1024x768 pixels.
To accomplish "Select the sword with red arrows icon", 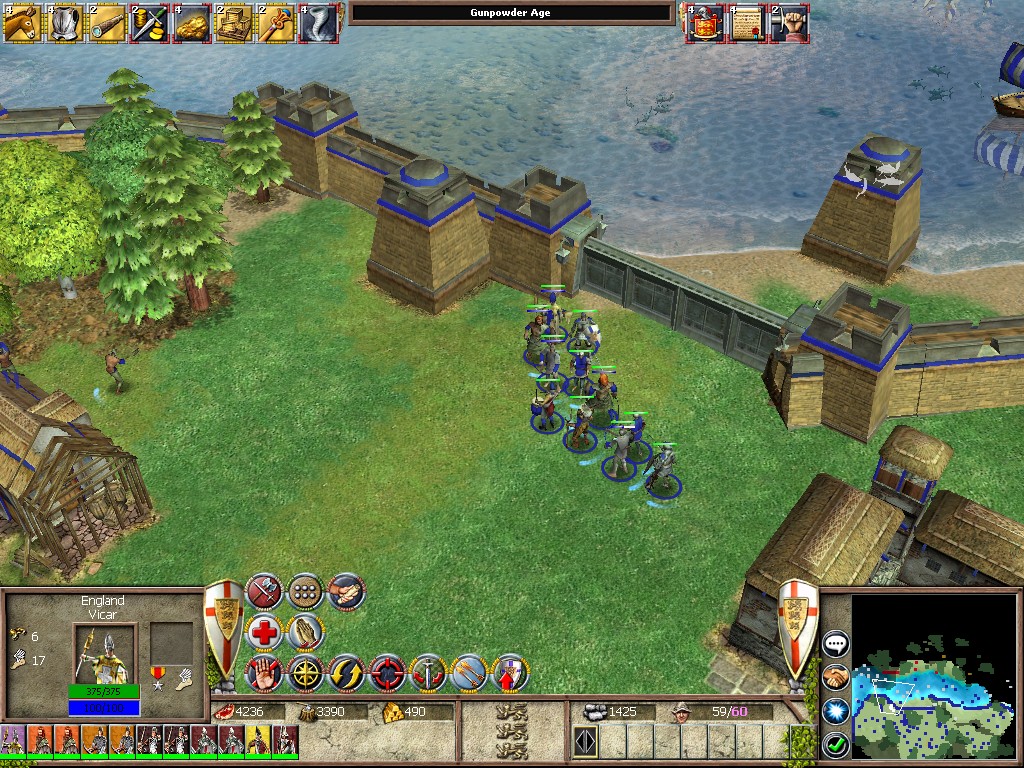I will (x=428, y=673).
